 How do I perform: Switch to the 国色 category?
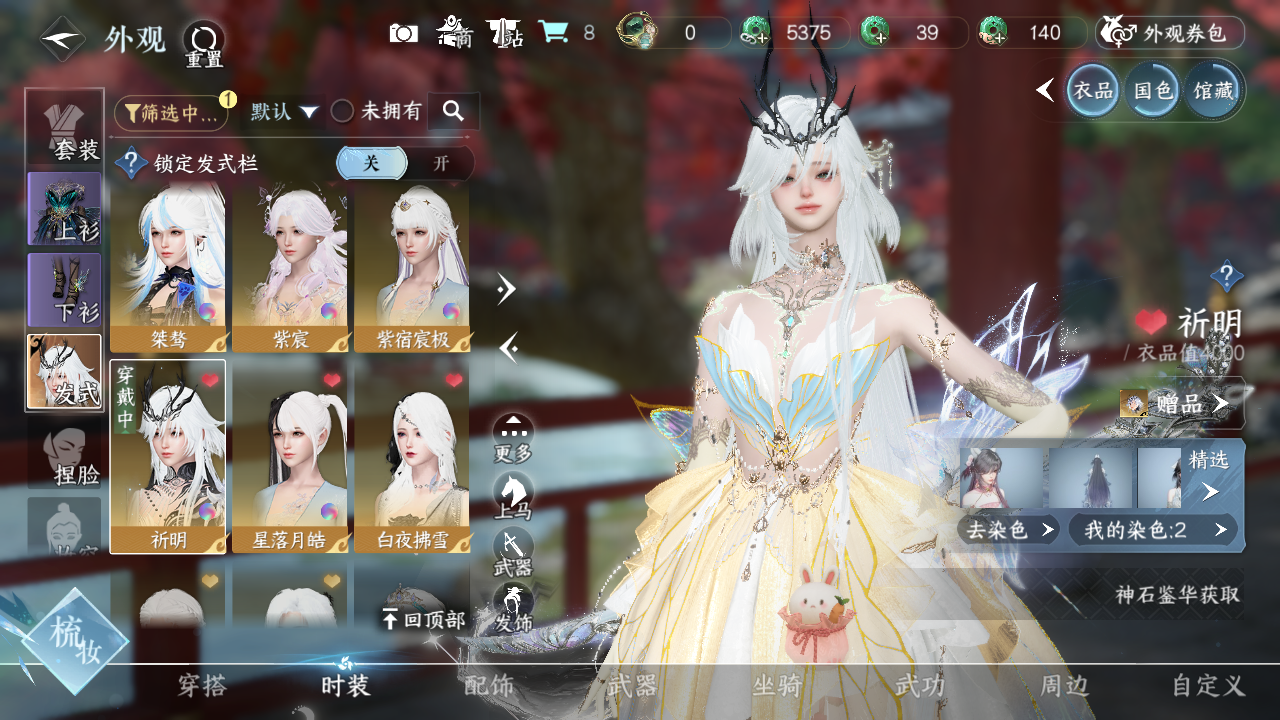(x=1152, y=91)
